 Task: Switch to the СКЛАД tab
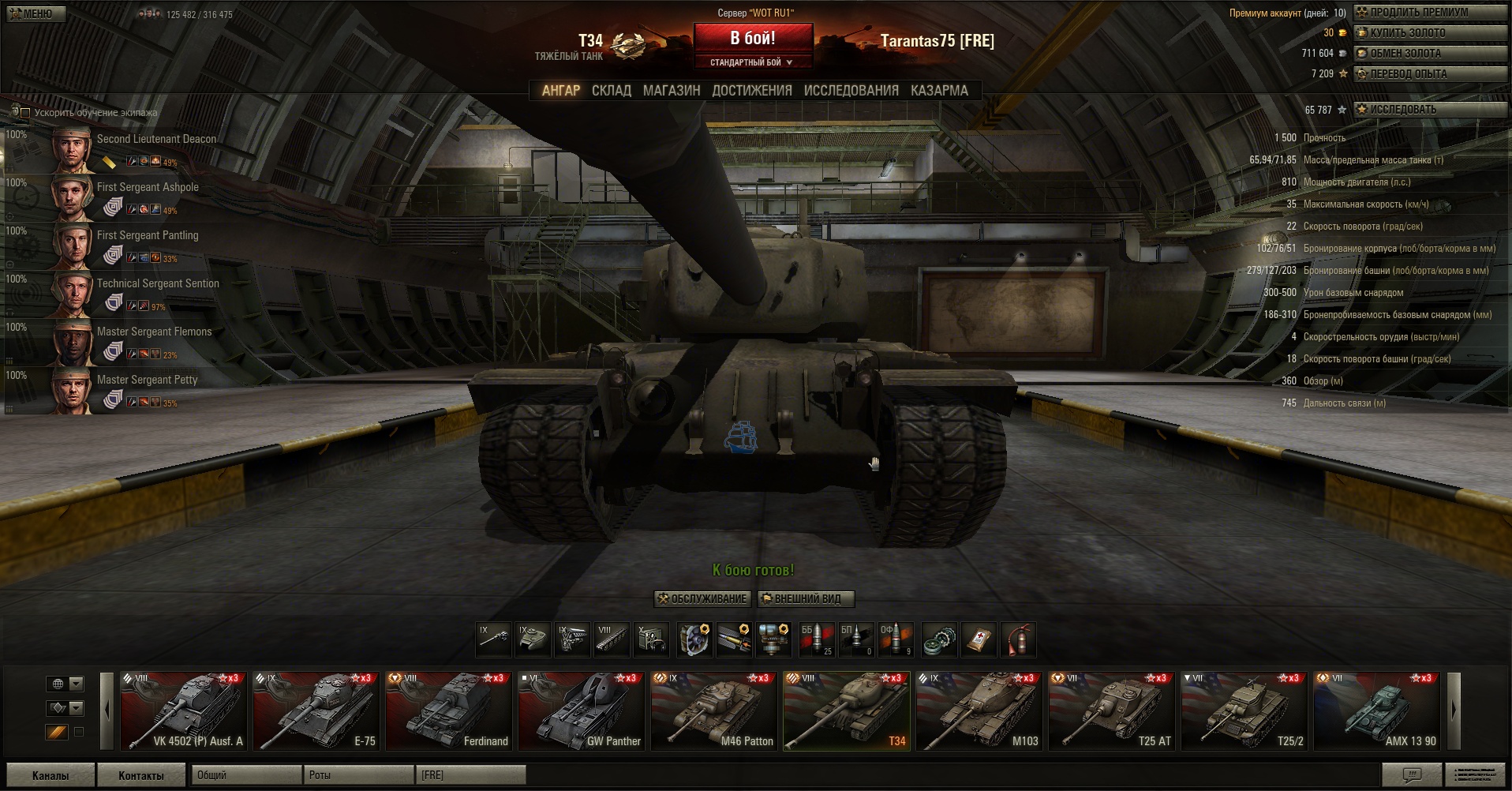612,91
